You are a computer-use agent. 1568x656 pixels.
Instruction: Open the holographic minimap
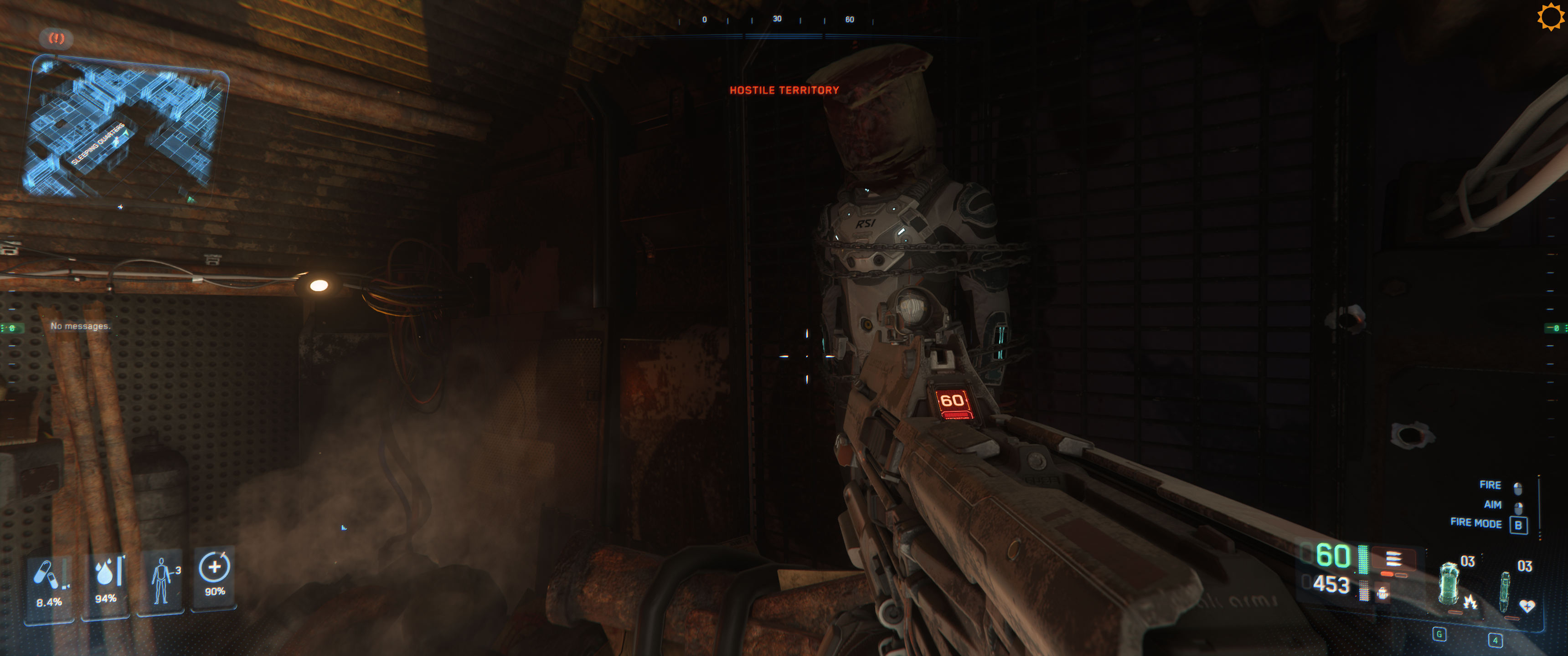(x=125, y=128)
